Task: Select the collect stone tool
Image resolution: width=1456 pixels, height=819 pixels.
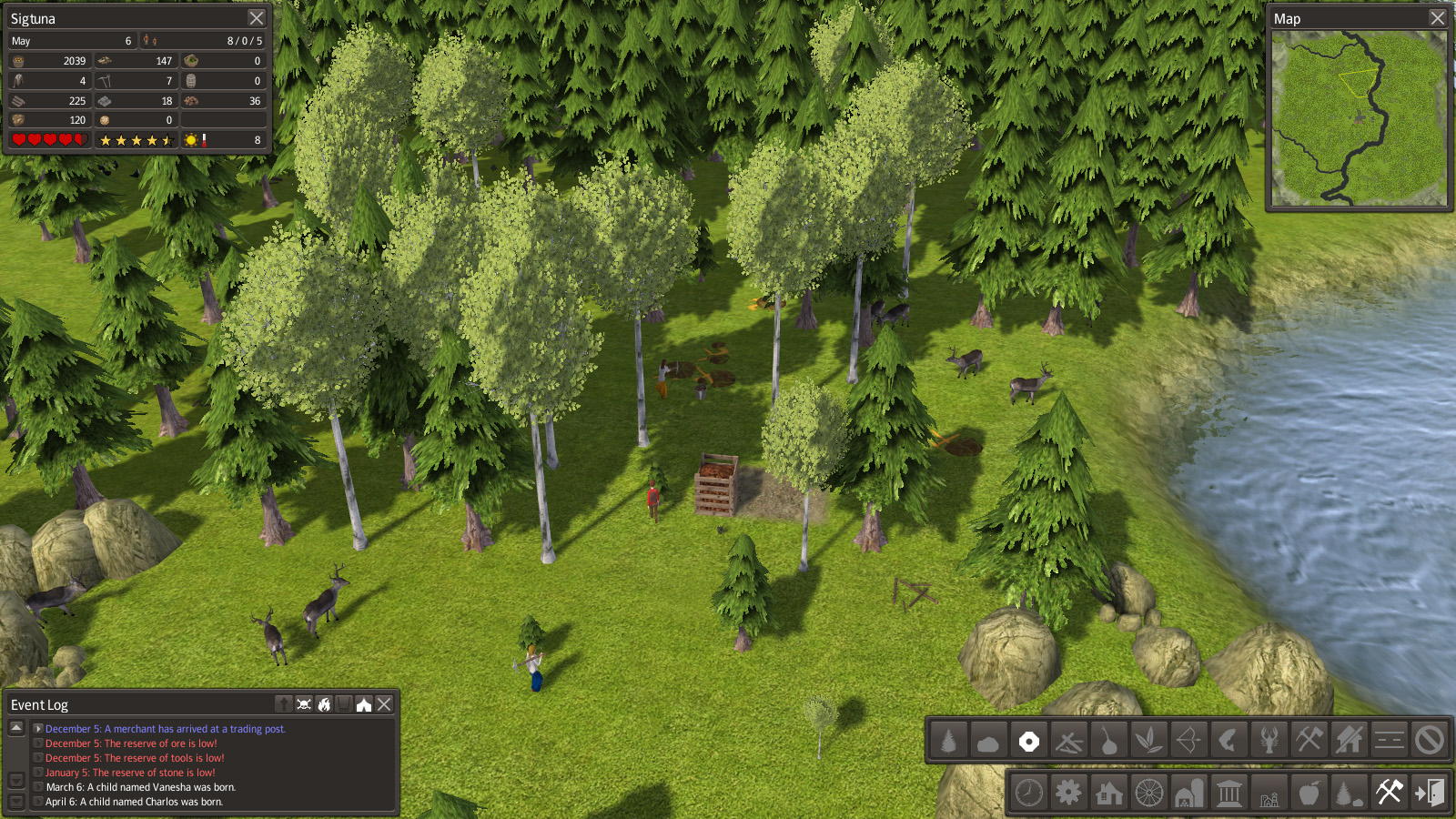Action: click(988, 741)
